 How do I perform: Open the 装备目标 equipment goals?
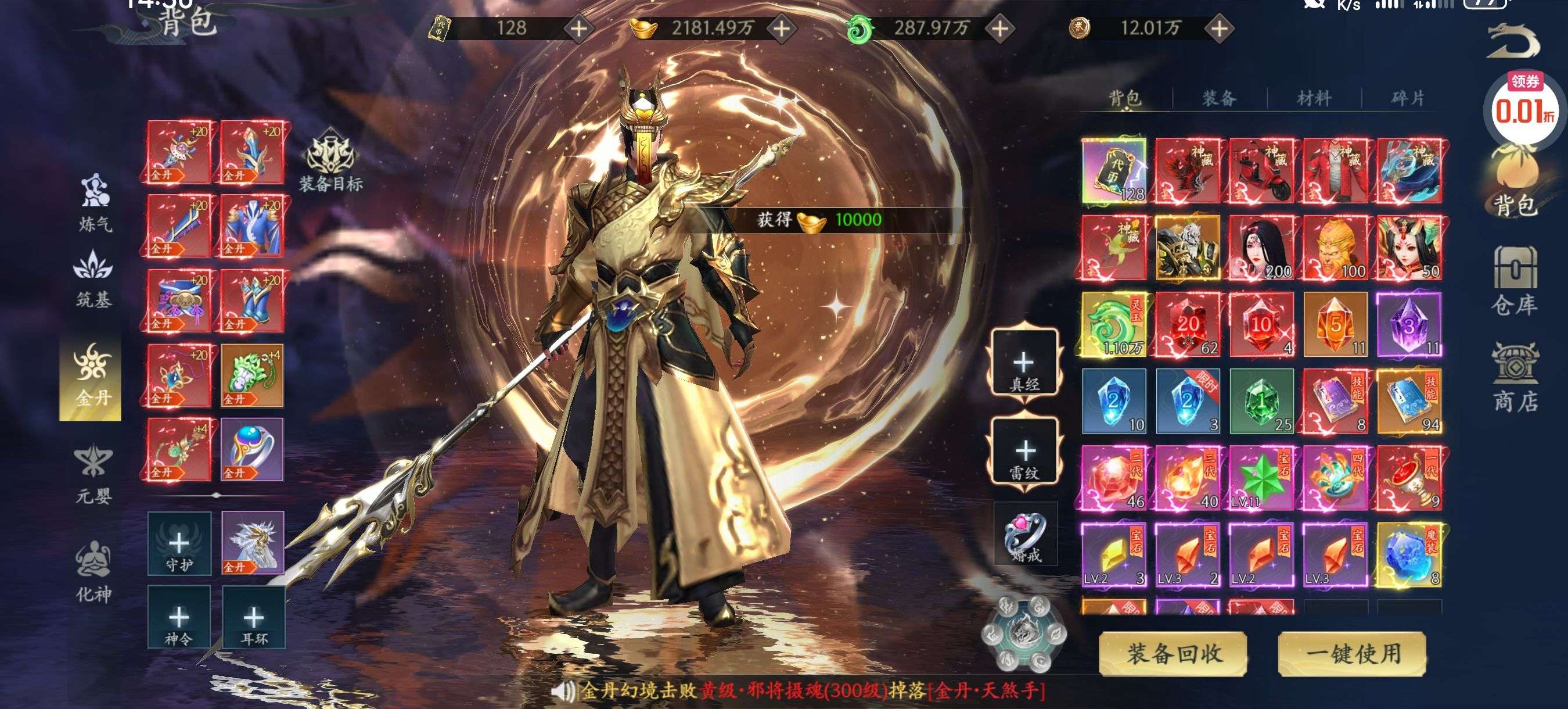pos(330,161)
